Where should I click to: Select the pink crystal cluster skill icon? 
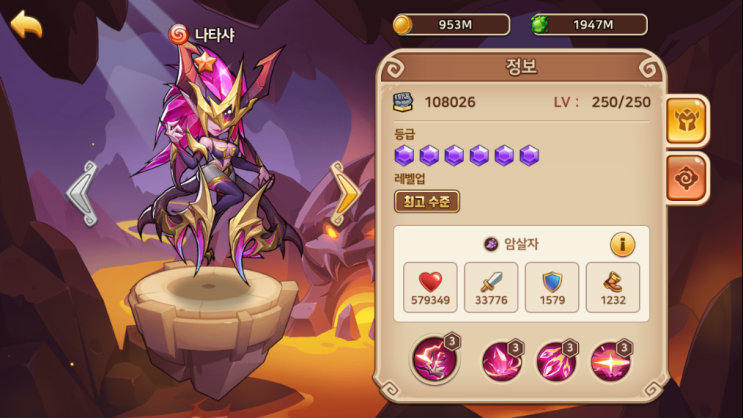coord(501,361)
